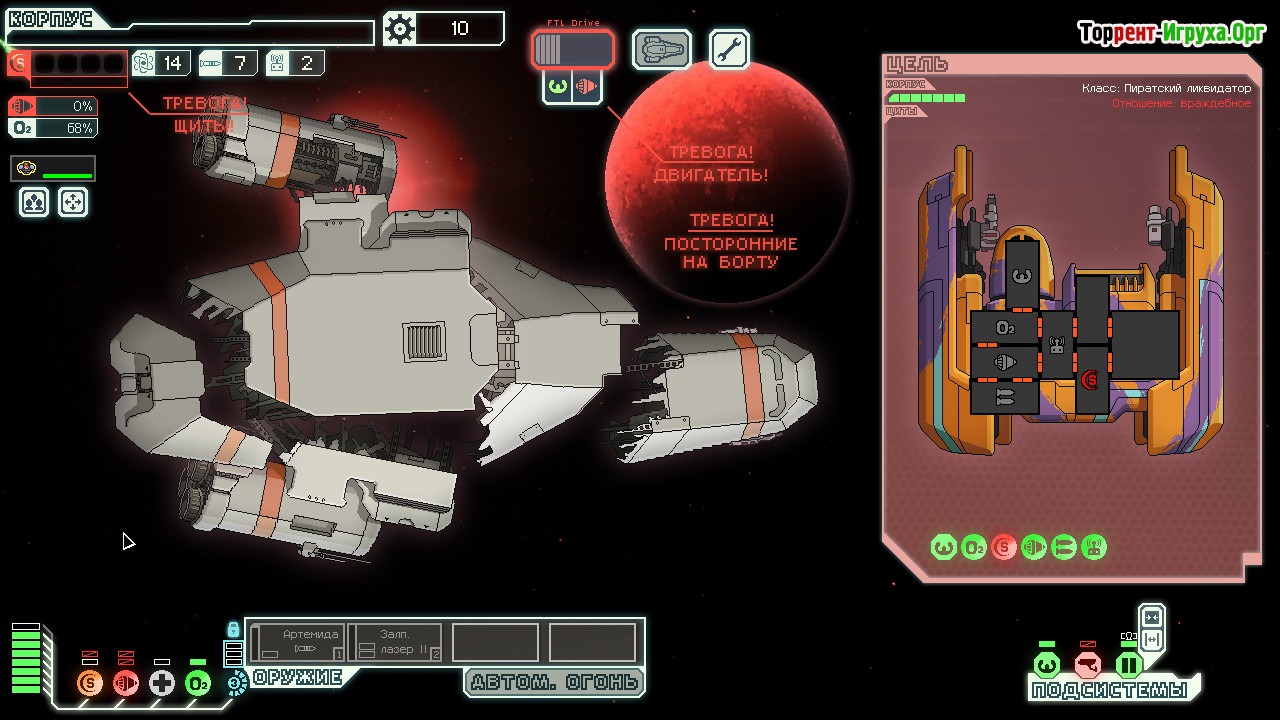Save crew positions with the stations button
This screenshot has height=720, width=1280.
pyautogui.click(x=34, y=203)
